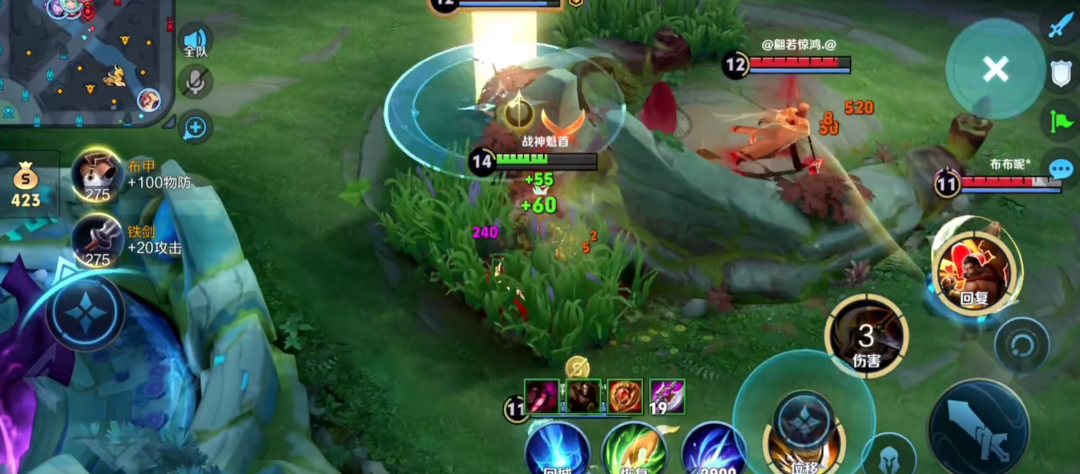Tap the blue plus button beside the minimap
This screenshot has width=1080, height=474.
tap(196, 127)
